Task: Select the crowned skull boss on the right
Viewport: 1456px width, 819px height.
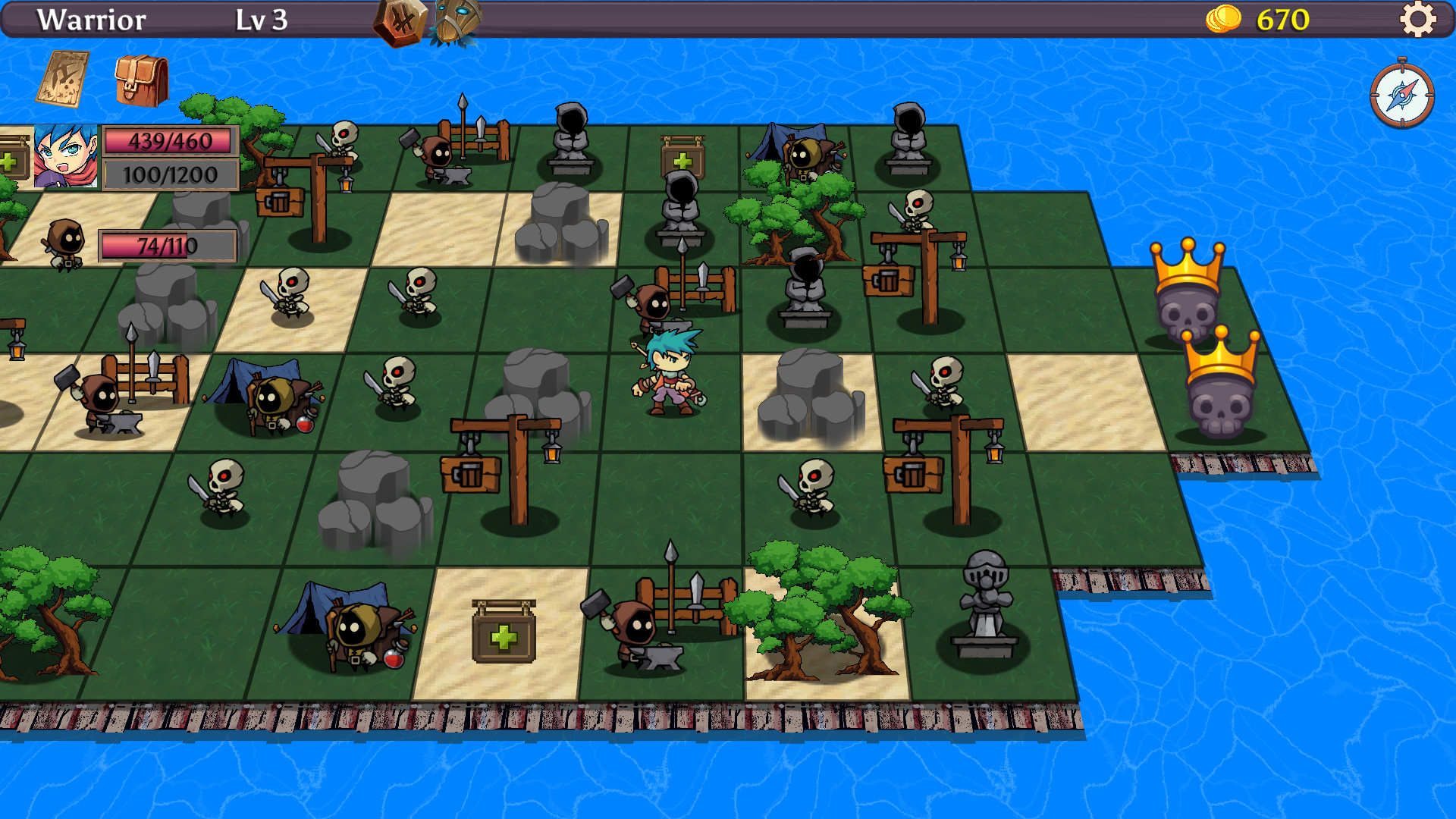Action: point(1188,303)
